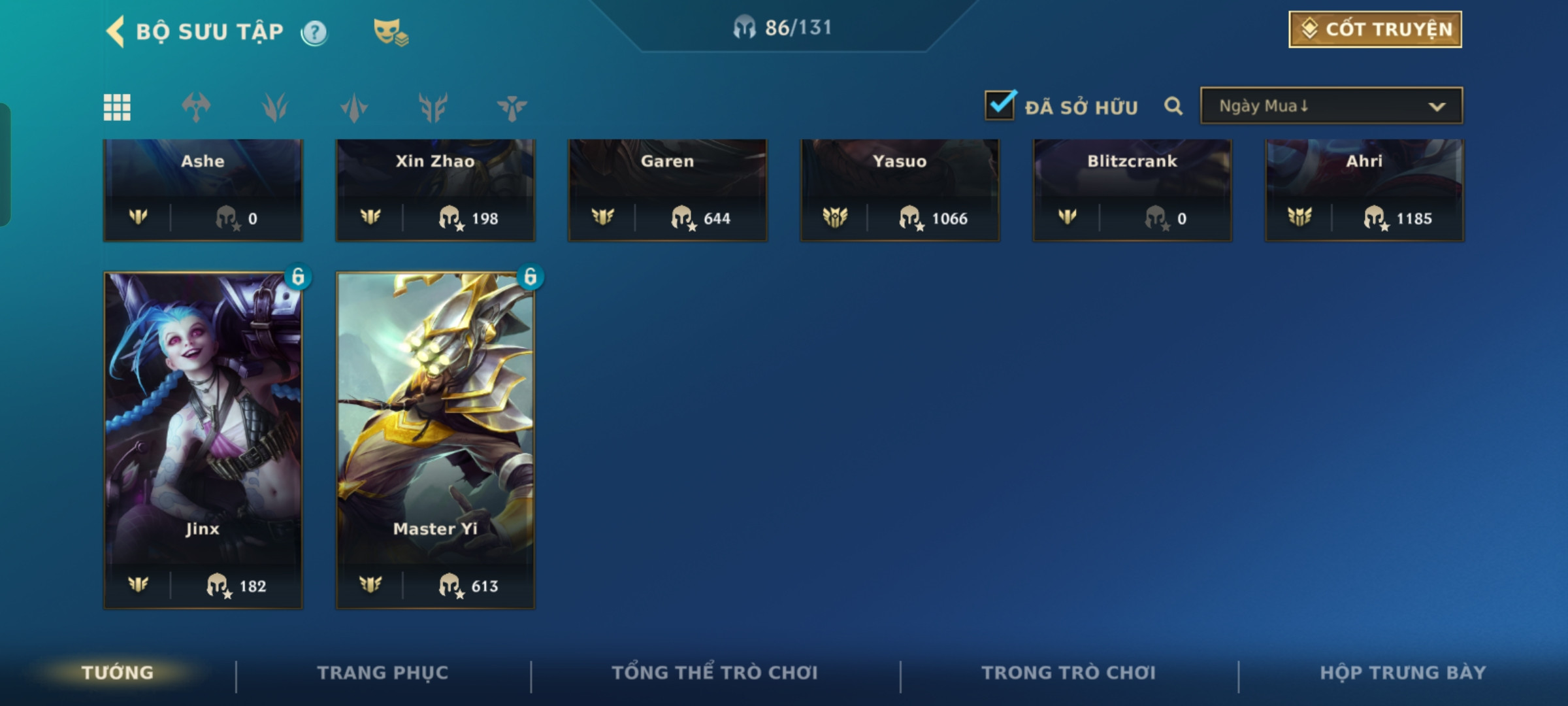The image size is (1568, 706).
Task: Toggle the Đã Sở Hữu checkbox
Action: tap(1000, 106)
